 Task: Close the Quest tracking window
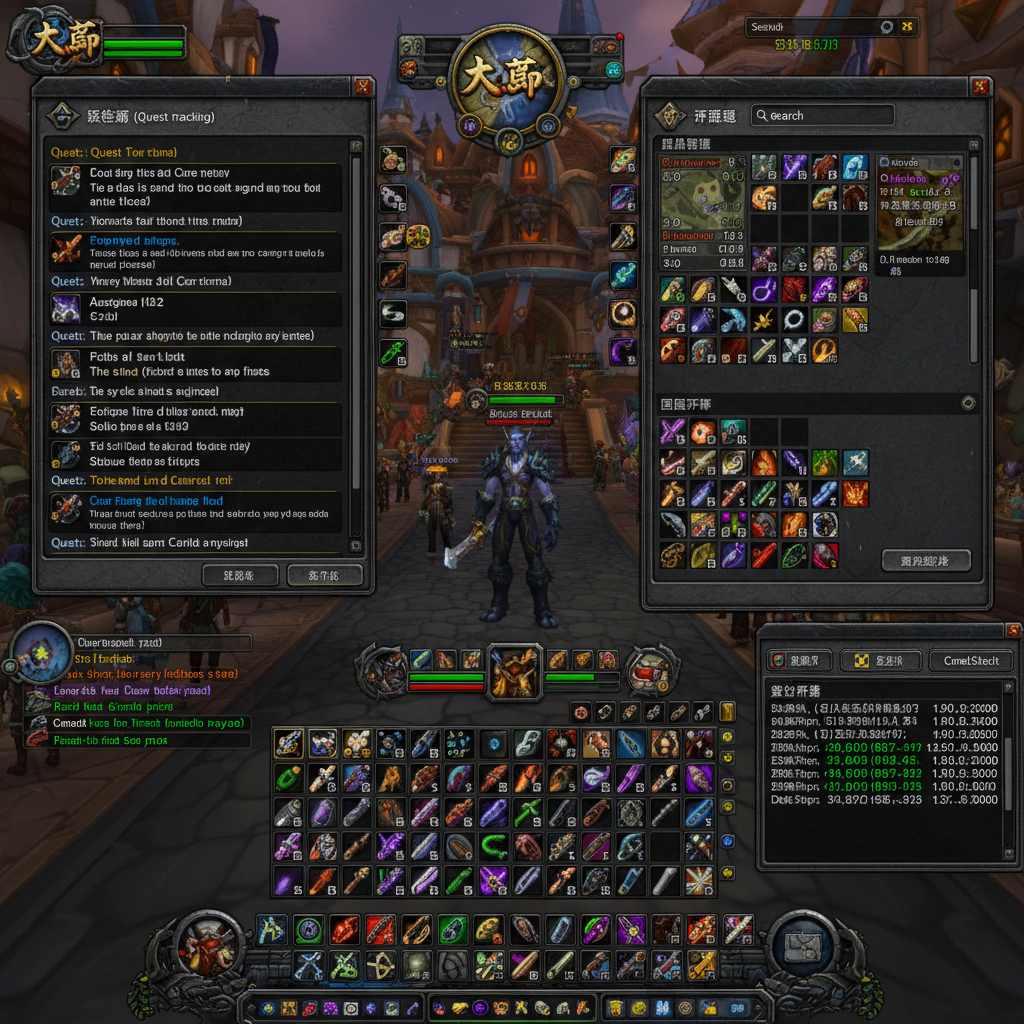pyautogui.click(x=363, y=87)
